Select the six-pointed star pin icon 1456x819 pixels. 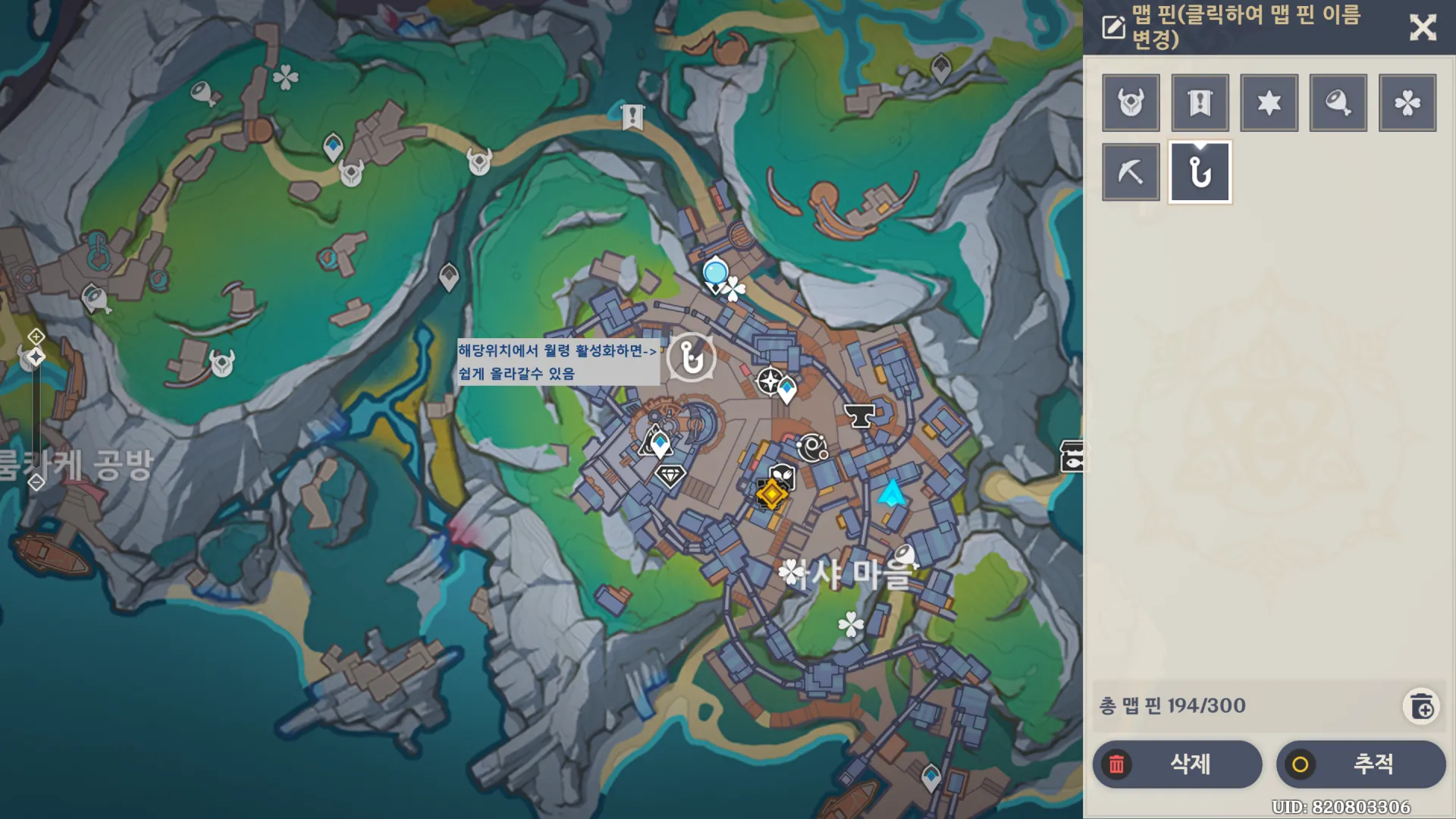pos(1269,102)
